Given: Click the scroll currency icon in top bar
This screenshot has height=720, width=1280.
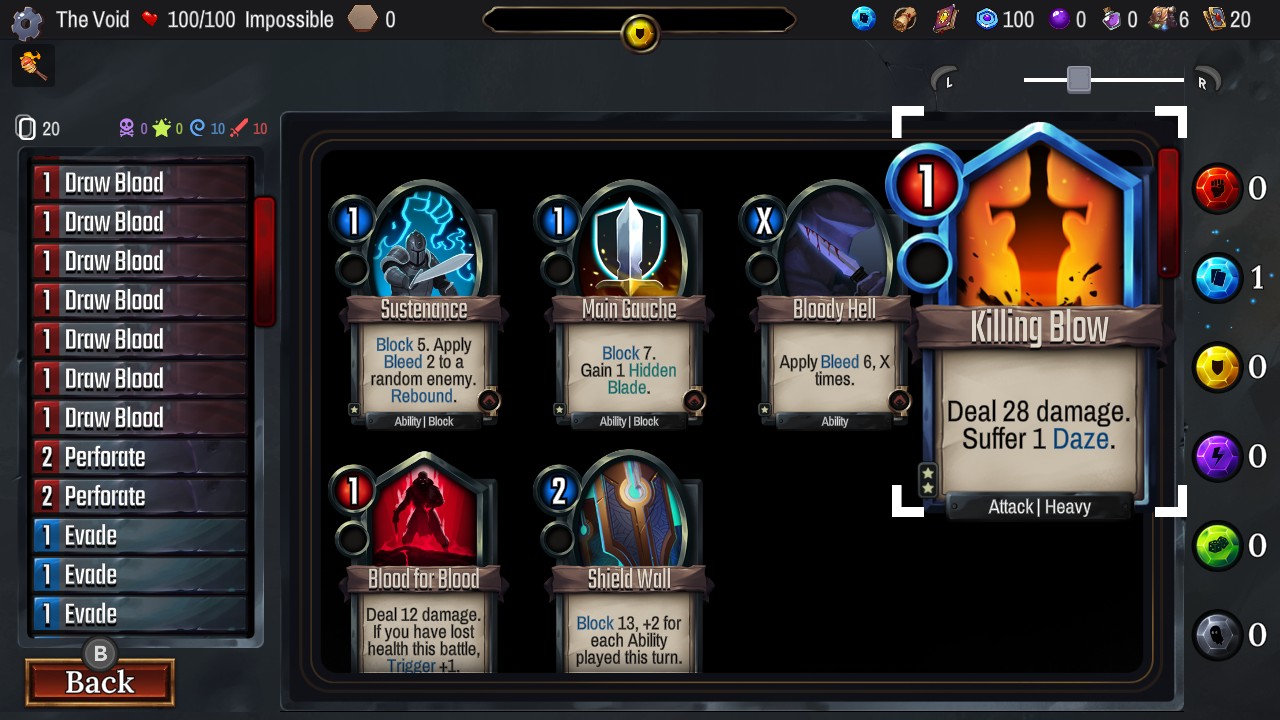Looking at the screenshot, I should [x=902, y=18].
